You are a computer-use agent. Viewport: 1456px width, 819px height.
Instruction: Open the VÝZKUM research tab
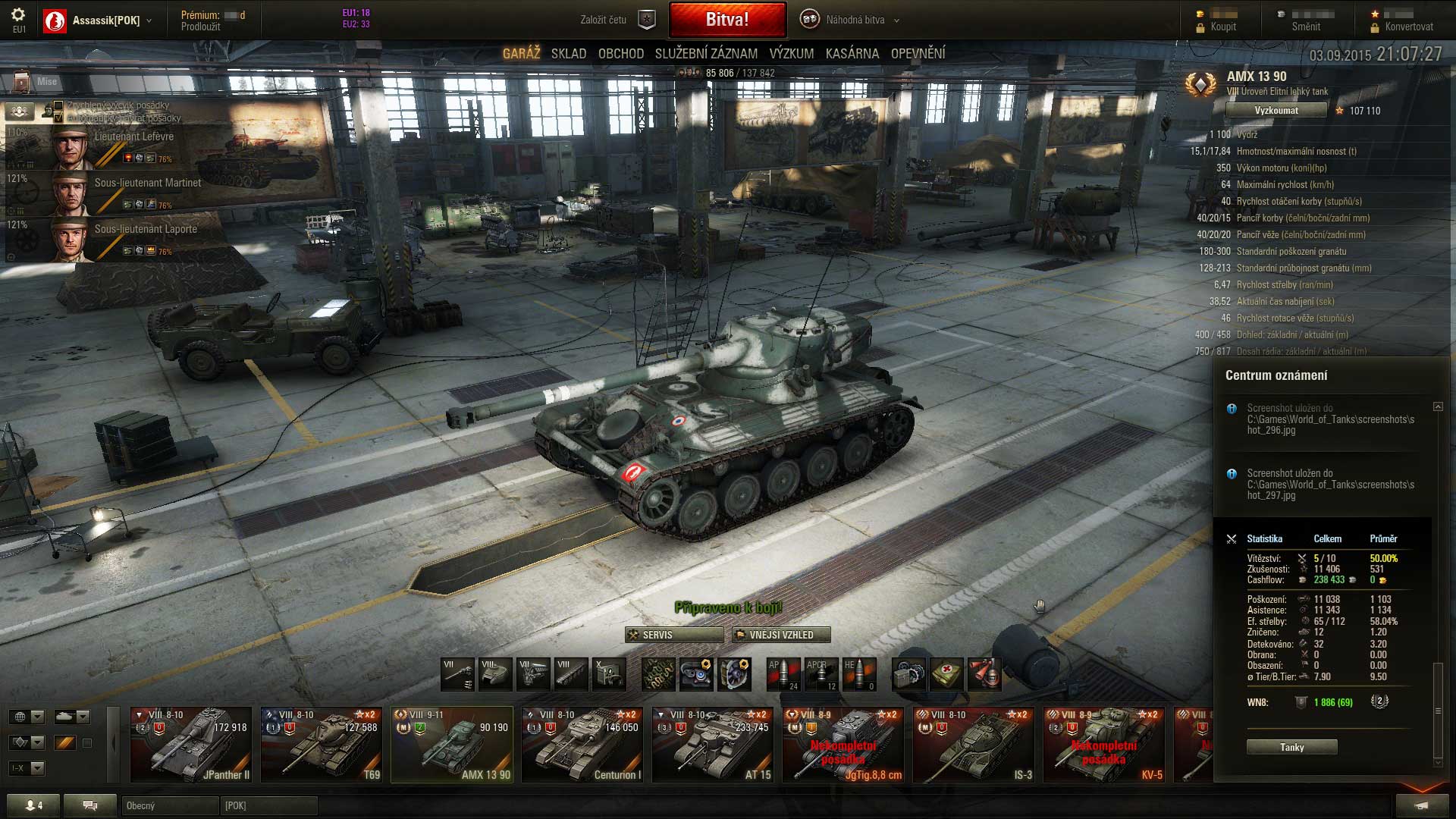pyautogui.click(x=791, y=54)
